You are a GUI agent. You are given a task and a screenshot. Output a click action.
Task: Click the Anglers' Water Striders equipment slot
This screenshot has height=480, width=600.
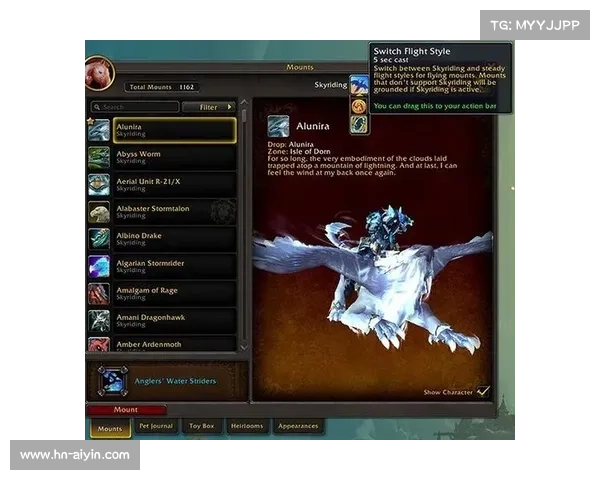click(113, 381)
